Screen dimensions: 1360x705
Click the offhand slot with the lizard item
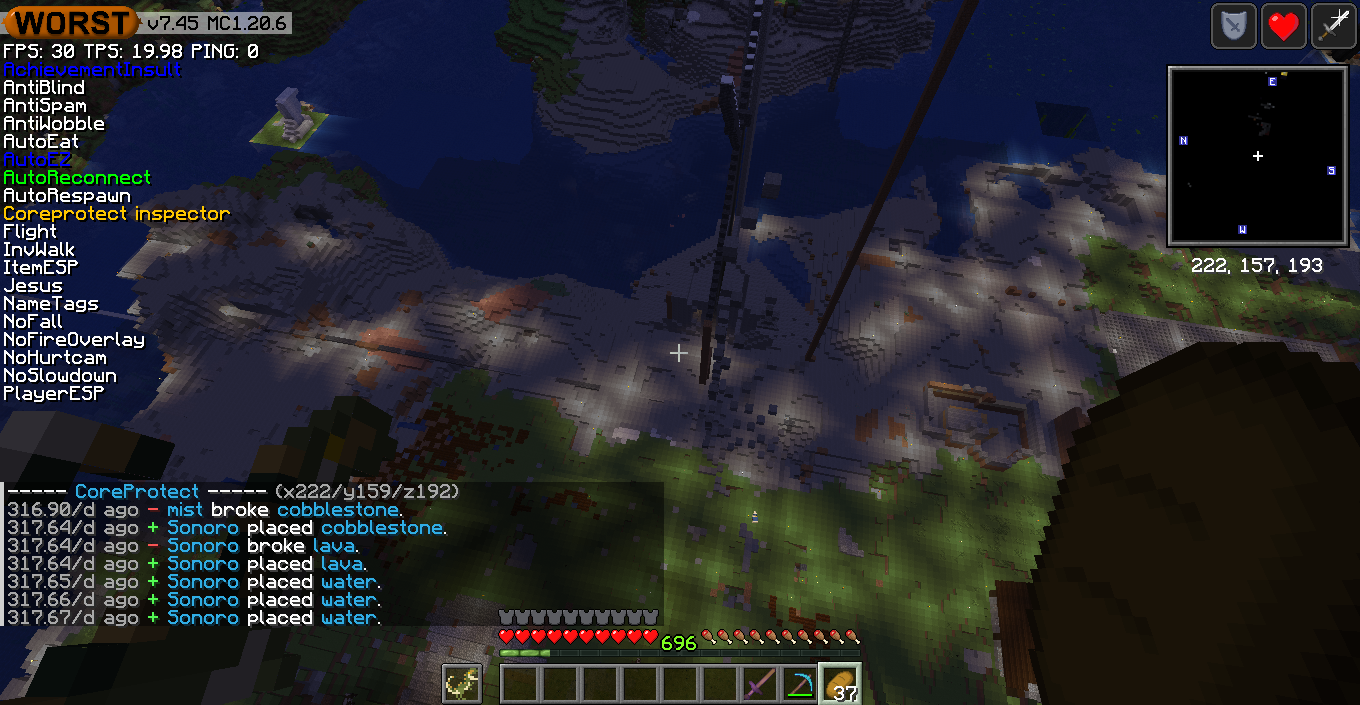click(463, 684)
